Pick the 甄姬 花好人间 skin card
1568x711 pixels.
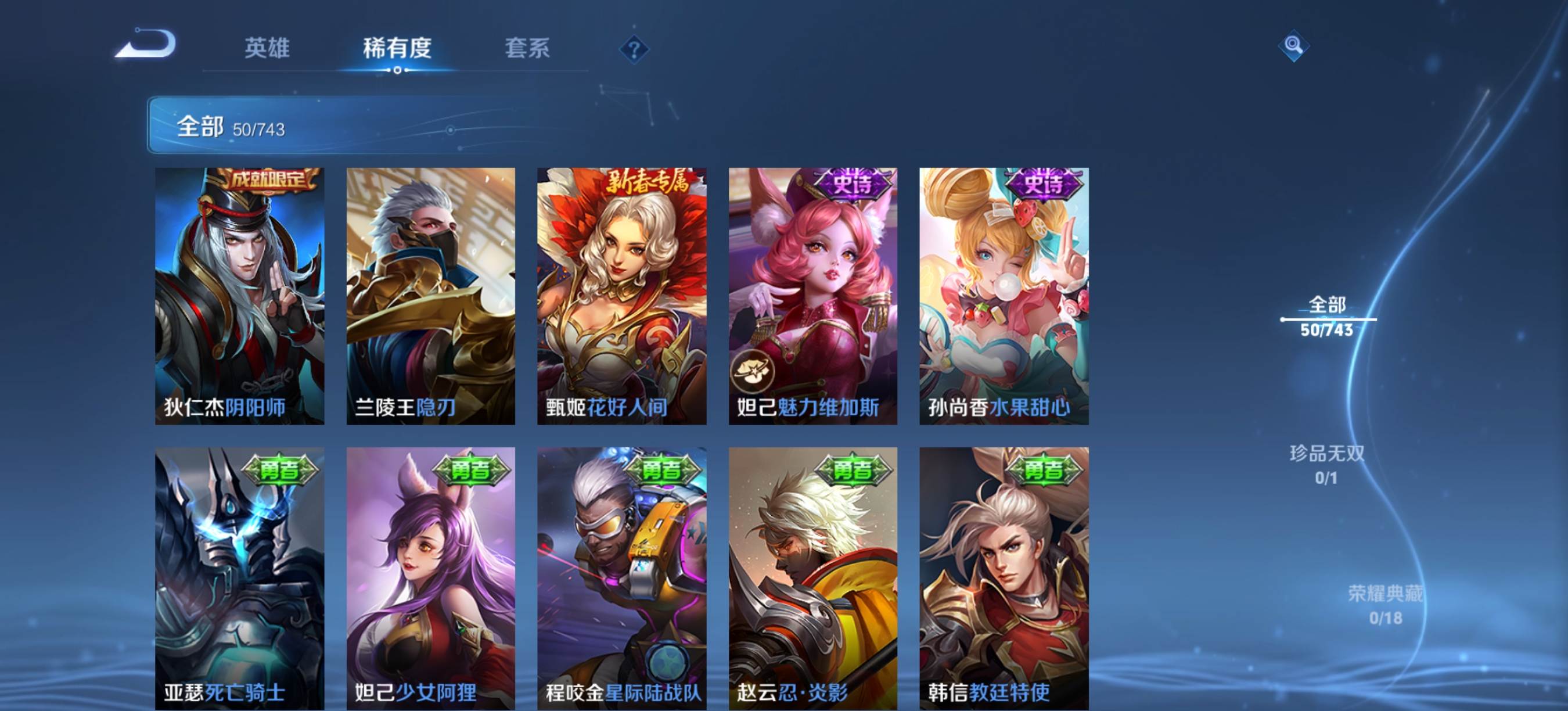coord(621,296)
